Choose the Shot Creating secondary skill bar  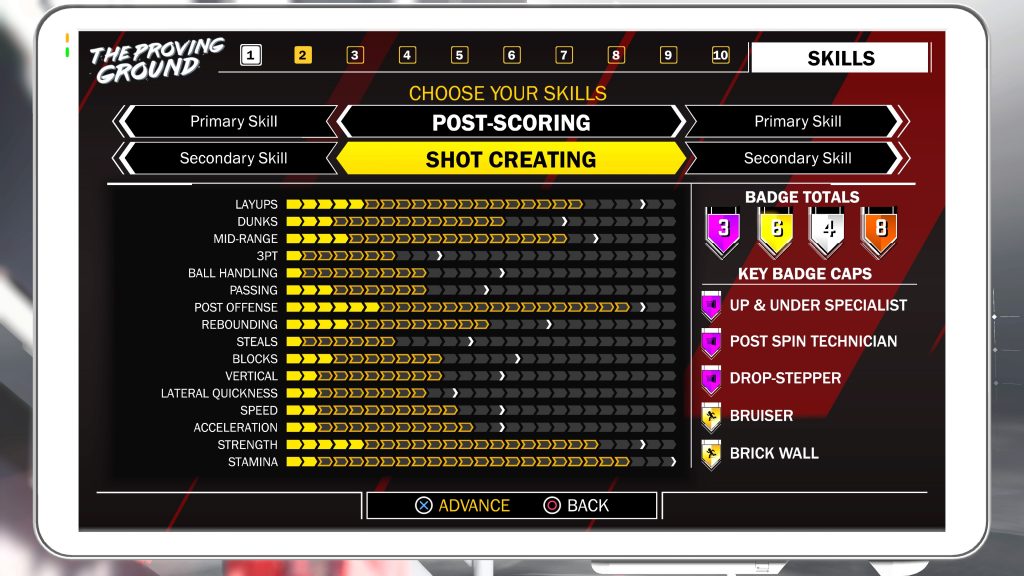[x=511, y=159]
